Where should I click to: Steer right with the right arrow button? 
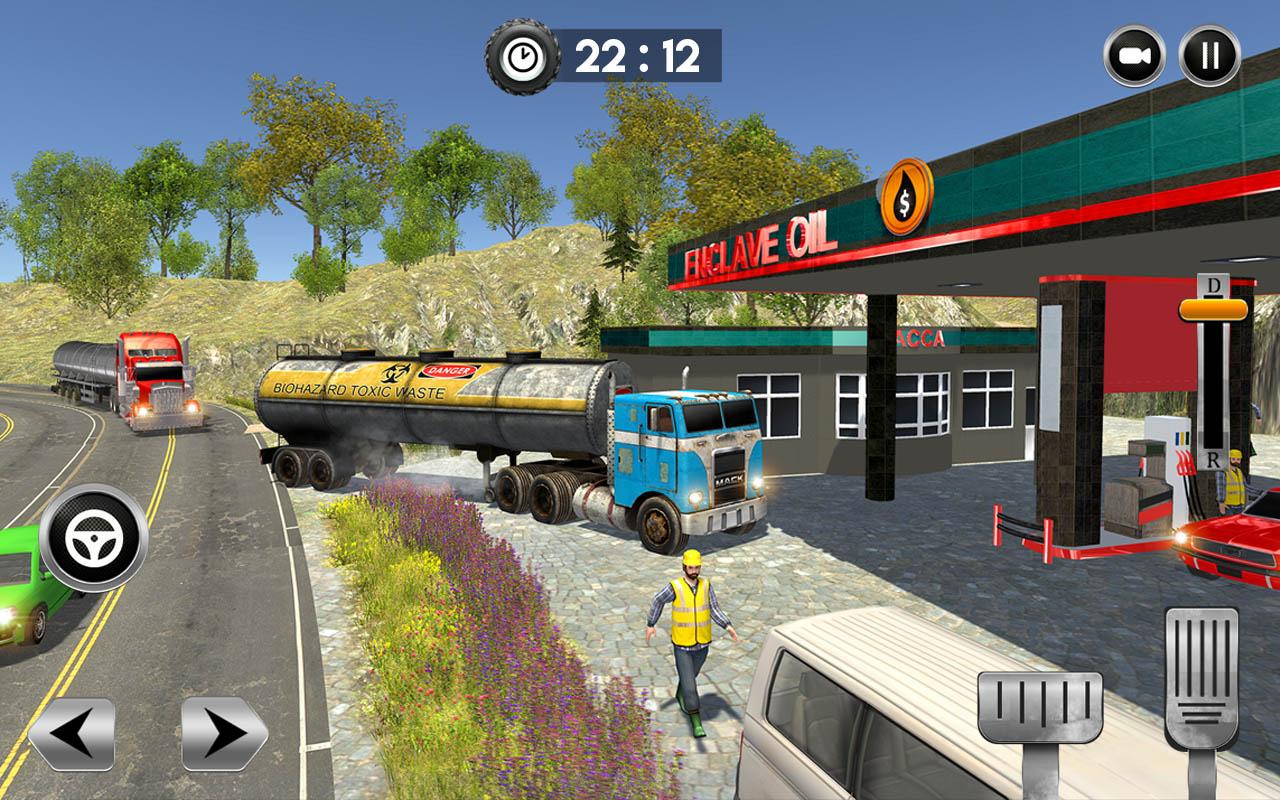click(x=224, y=733)
